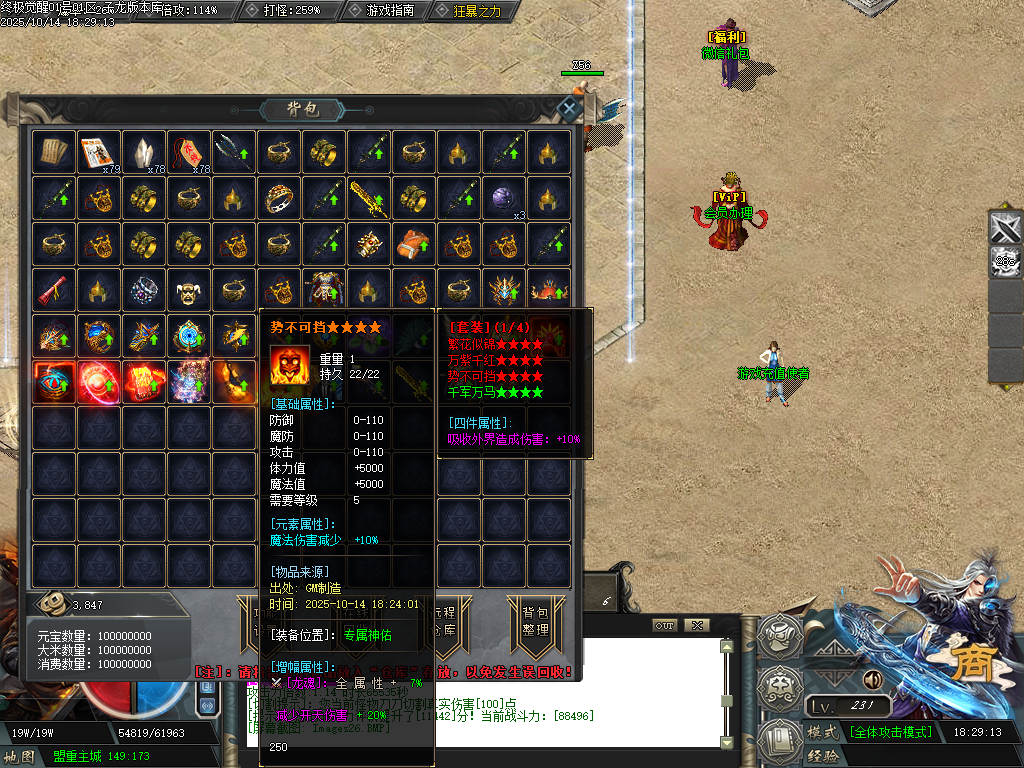Open the 游戏指南 game guide
The height and width of the screenshot is (768, 1024).
(383, 10)
